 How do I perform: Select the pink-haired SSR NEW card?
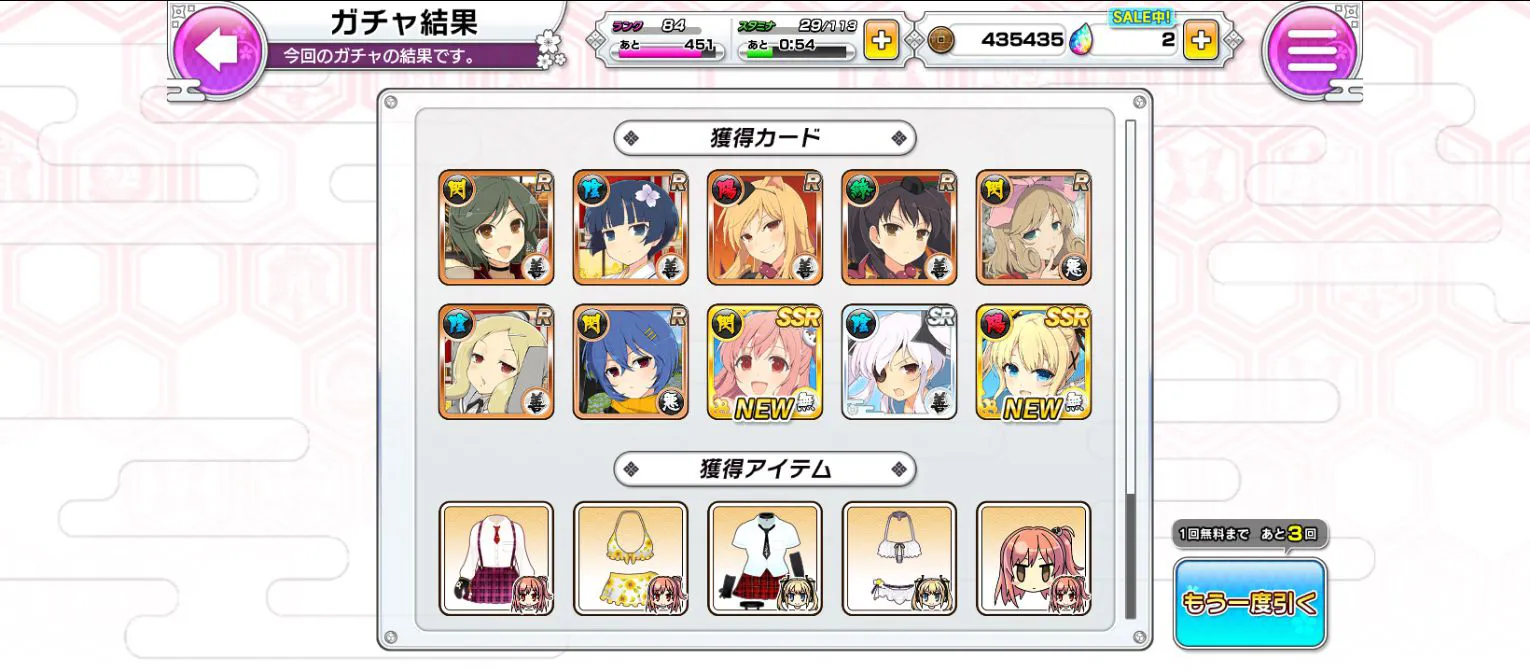click(x=765, y=362)
